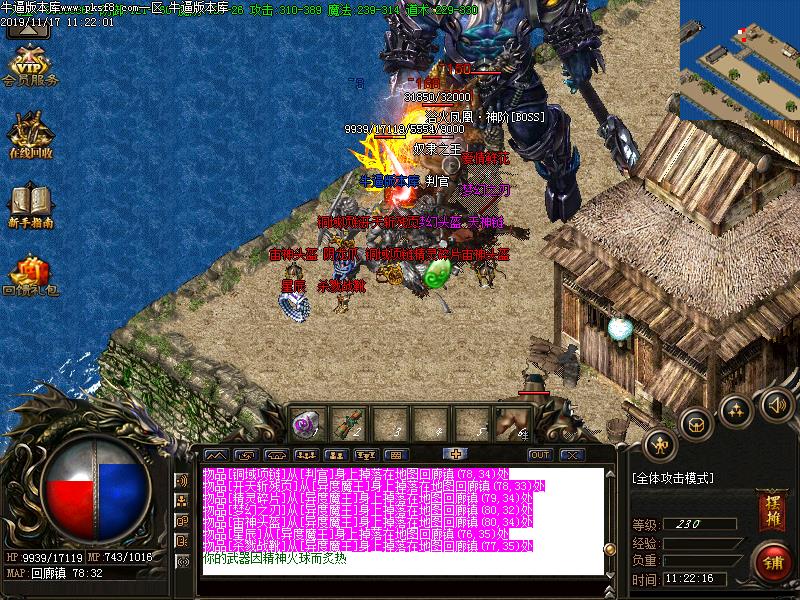Toggle sound with the speaker button
The image size is (800, 600).
(776, 404)
